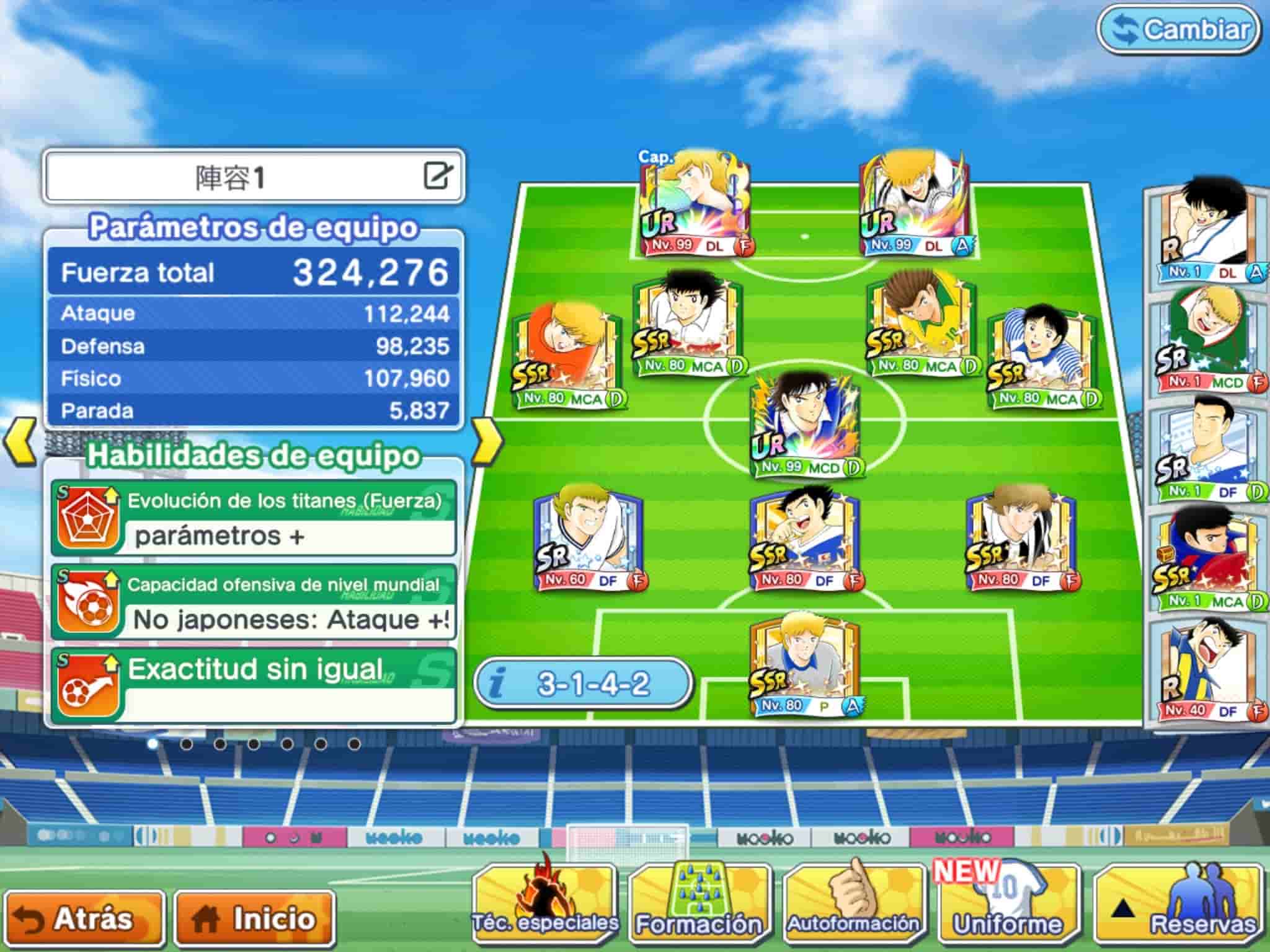
Task: Go to the previous team with the left arrow
Action: tap(20, 441)
